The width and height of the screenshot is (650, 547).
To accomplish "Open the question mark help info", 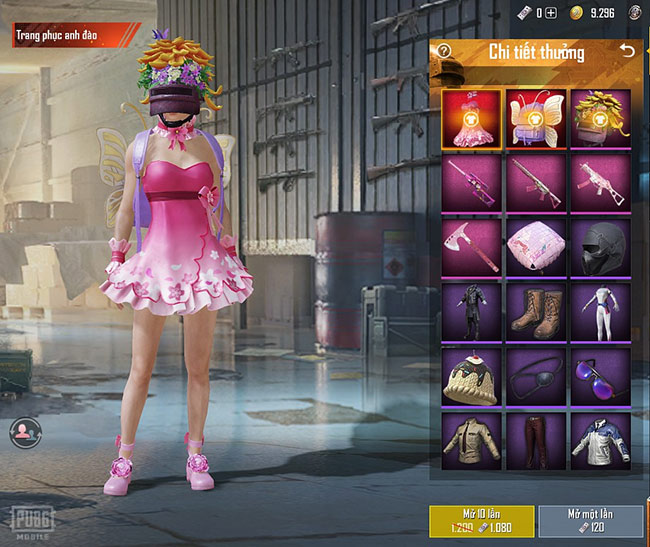I will (445, 52).
